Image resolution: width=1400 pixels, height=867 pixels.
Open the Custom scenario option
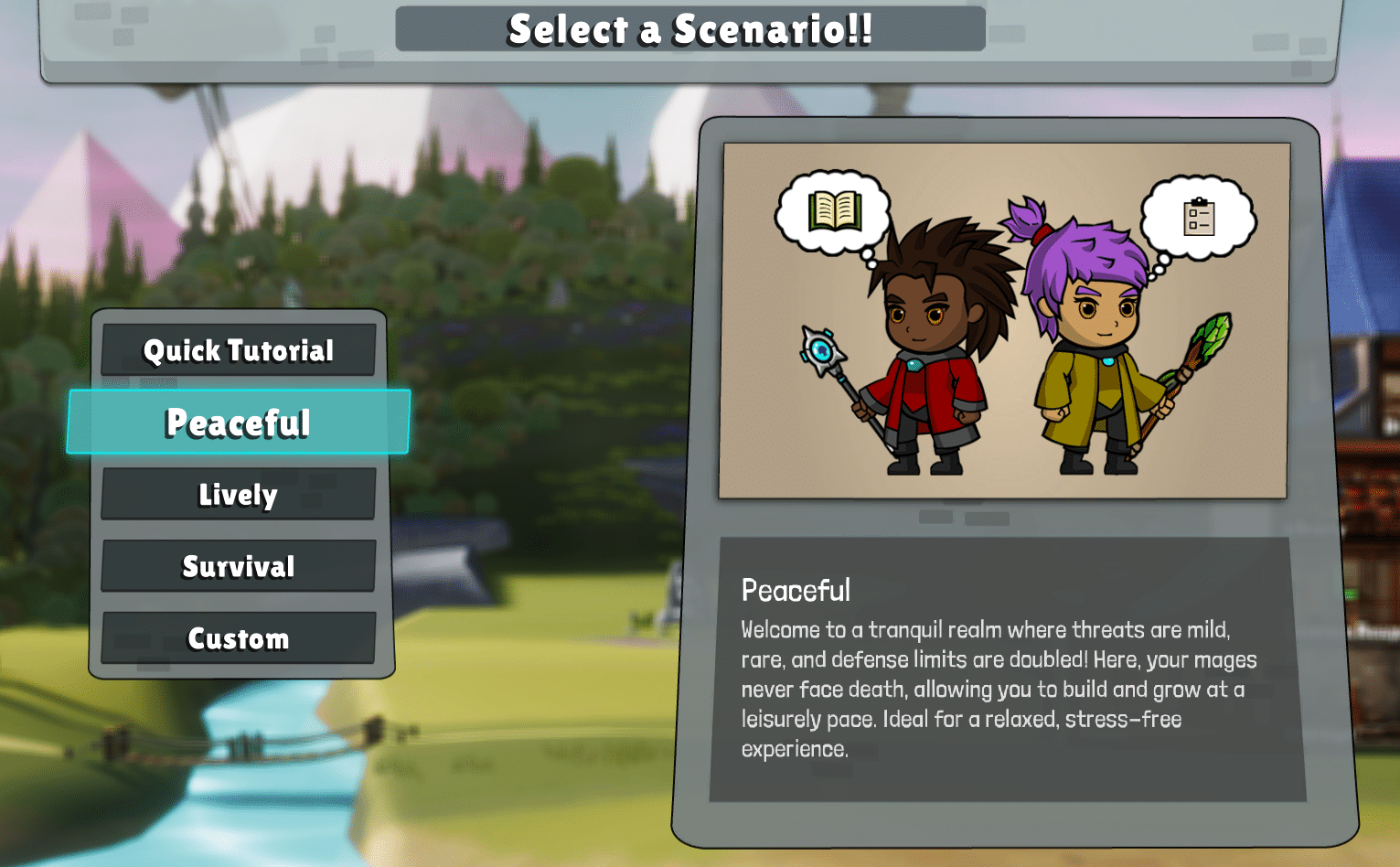tap(238, 637)
